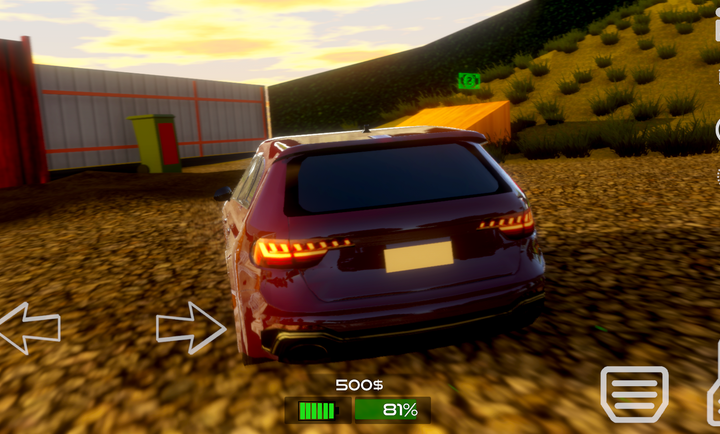Steer the car with the left arrow
Screen dimensions: 720x434
coord(28,328)
